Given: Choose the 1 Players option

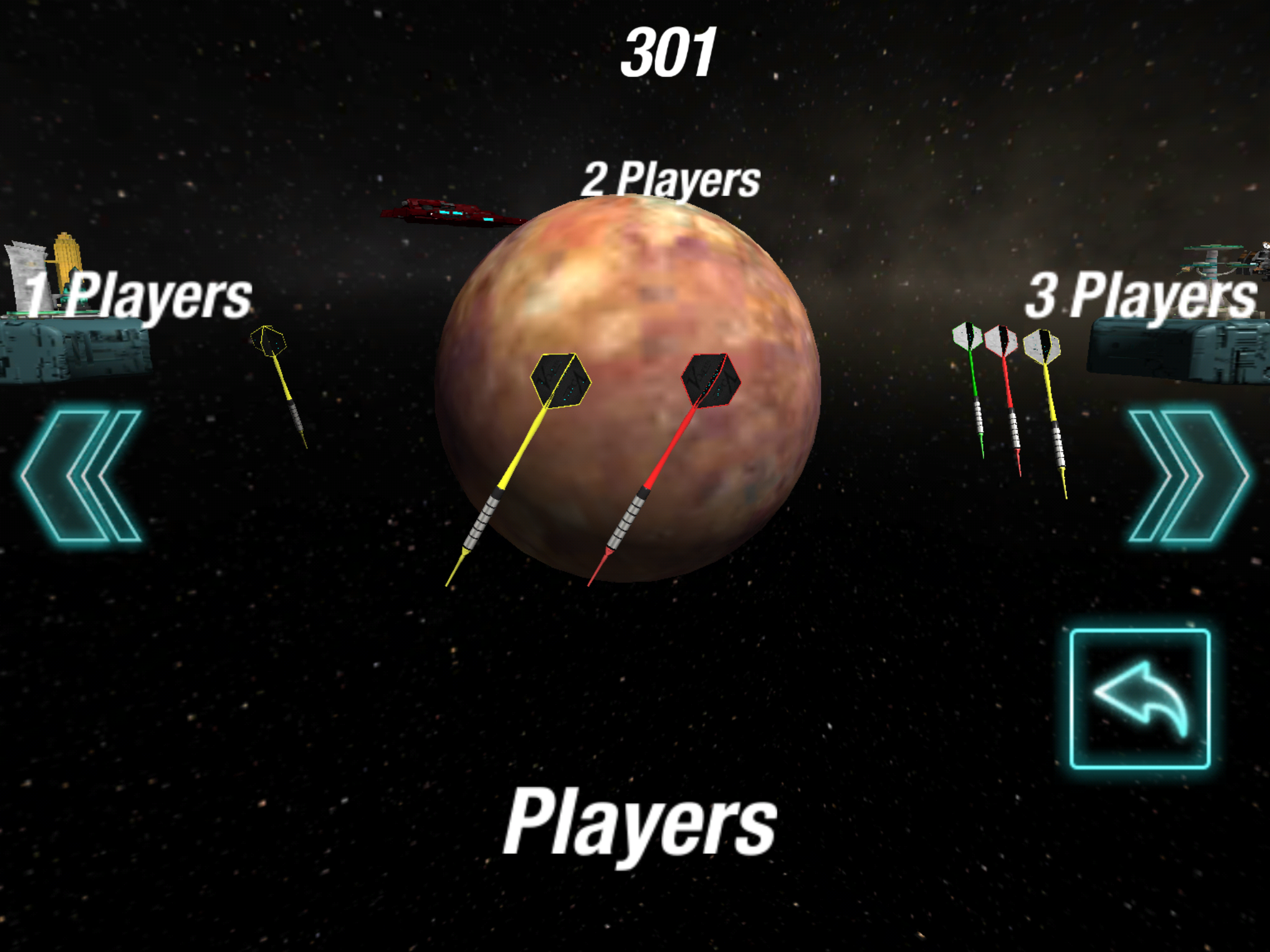Looking at the screenshot, I should (138, 297).
